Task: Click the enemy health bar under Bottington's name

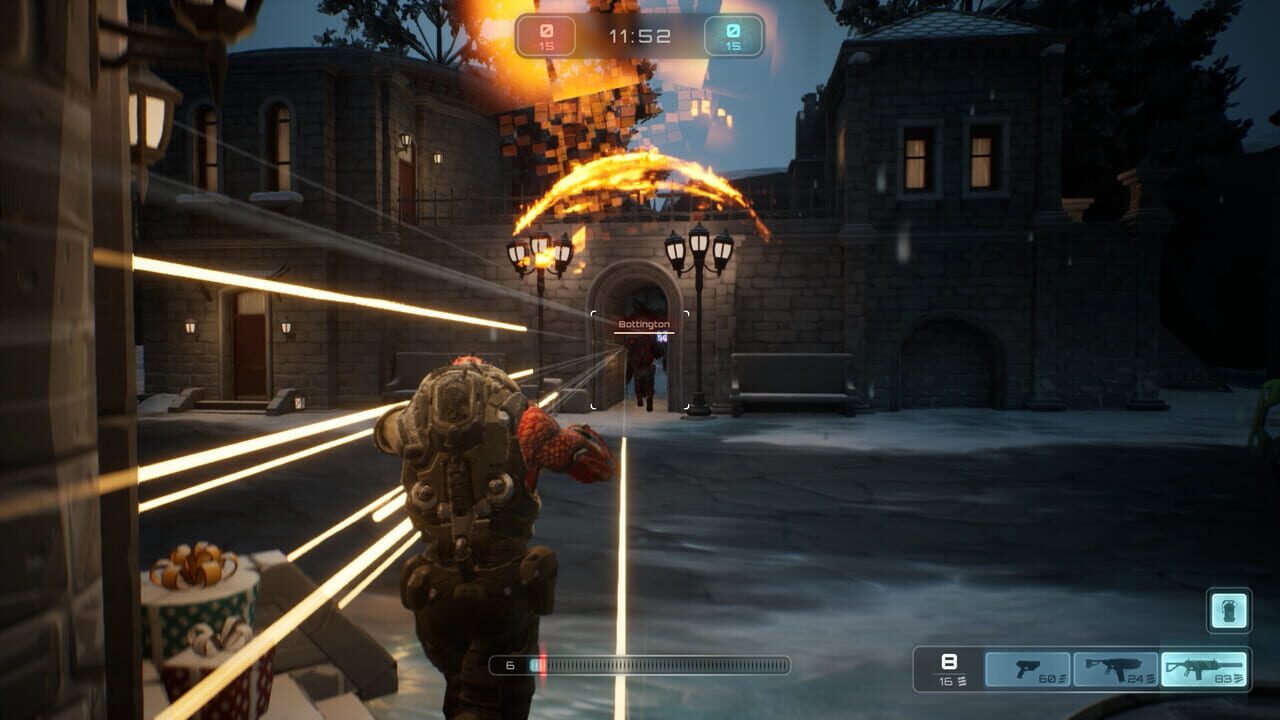Action: pos(643,333)
